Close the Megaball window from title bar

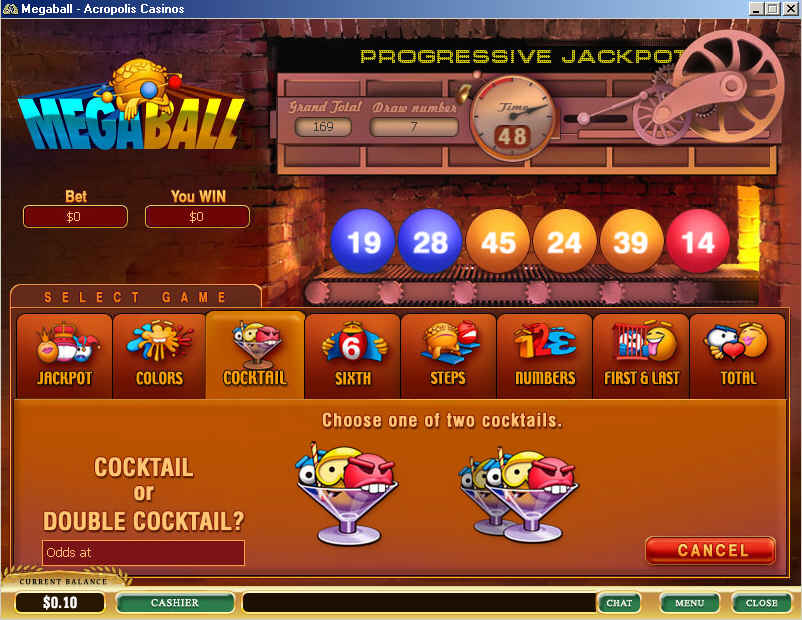pyautogui.click(x=789, y=9)
